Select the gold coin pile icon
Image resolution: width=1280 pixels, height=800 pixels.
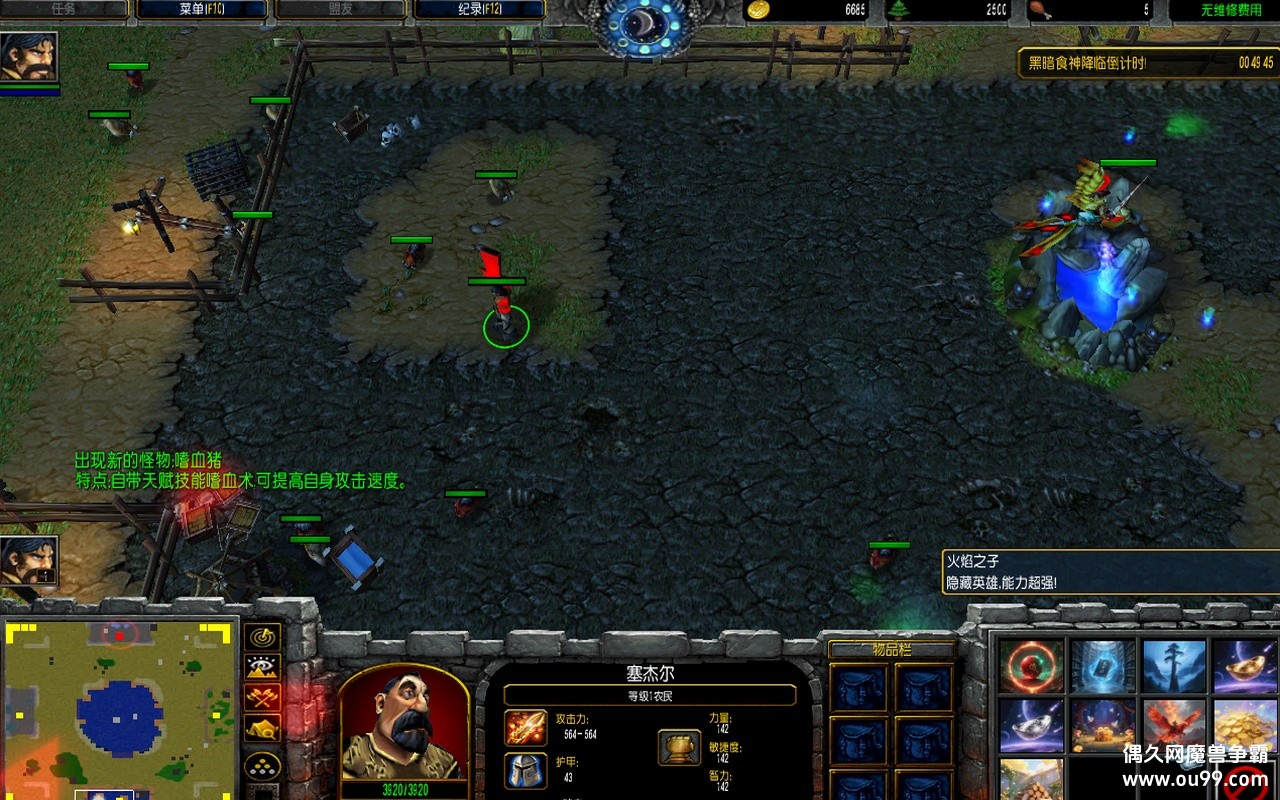1245,725
